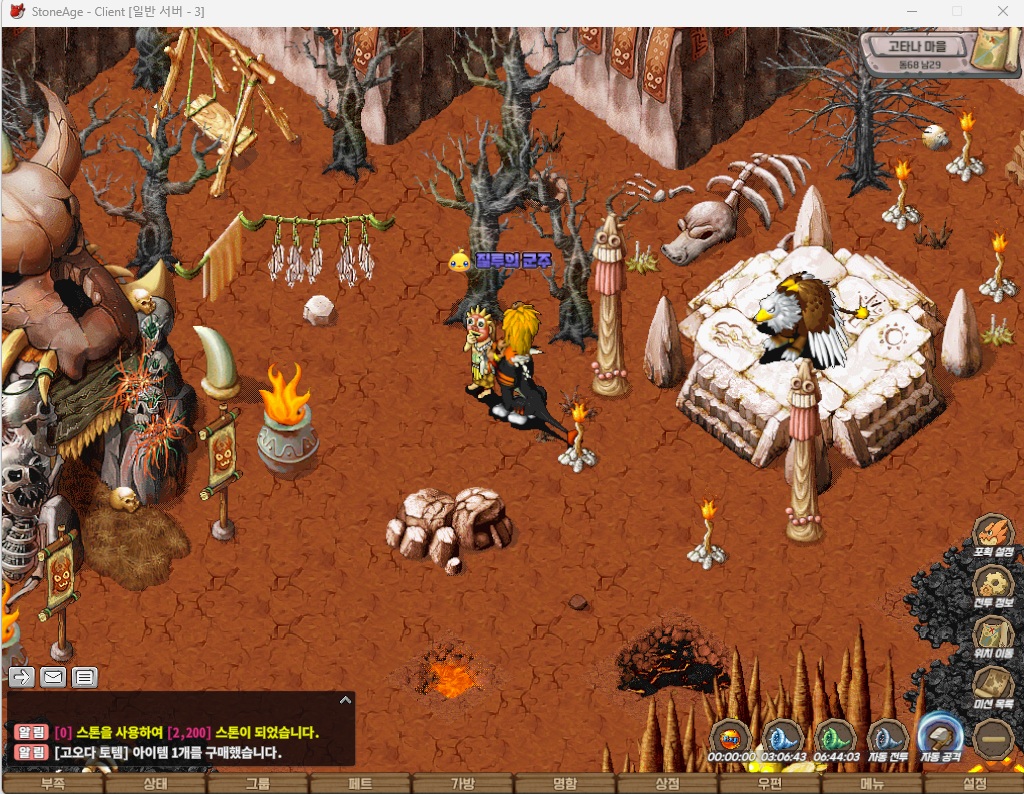Viewport: 1024px width, 794px height.
Task: Open the 상점 (shop) menu
Action: pos(667,784)
